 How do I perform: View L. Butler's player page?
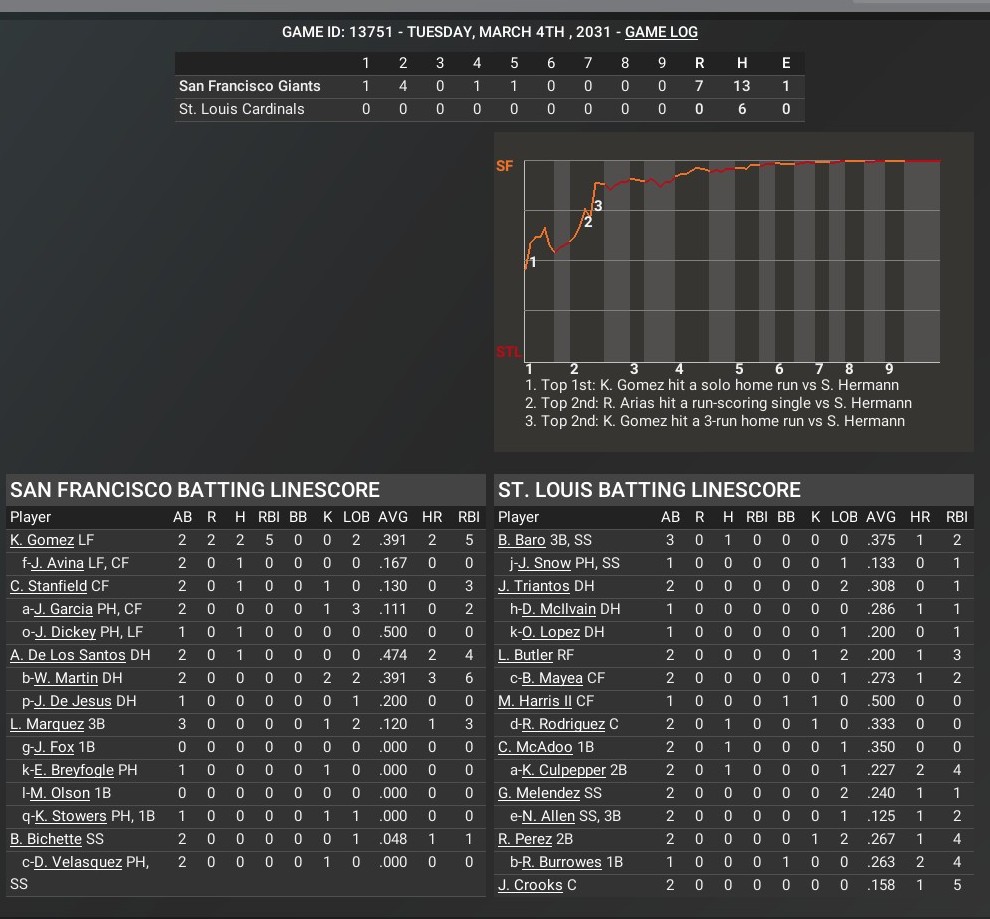click(525, 655)
